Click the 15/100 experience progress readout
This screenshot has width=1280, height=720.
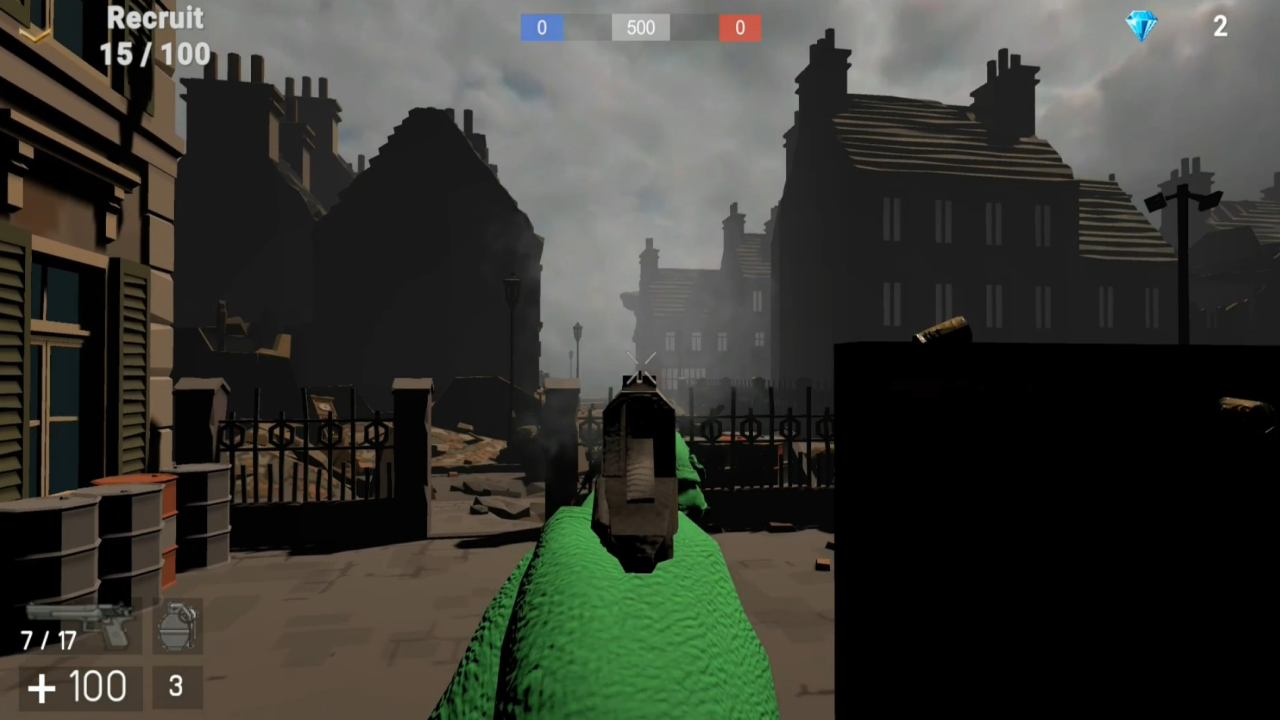coord(155,54)
